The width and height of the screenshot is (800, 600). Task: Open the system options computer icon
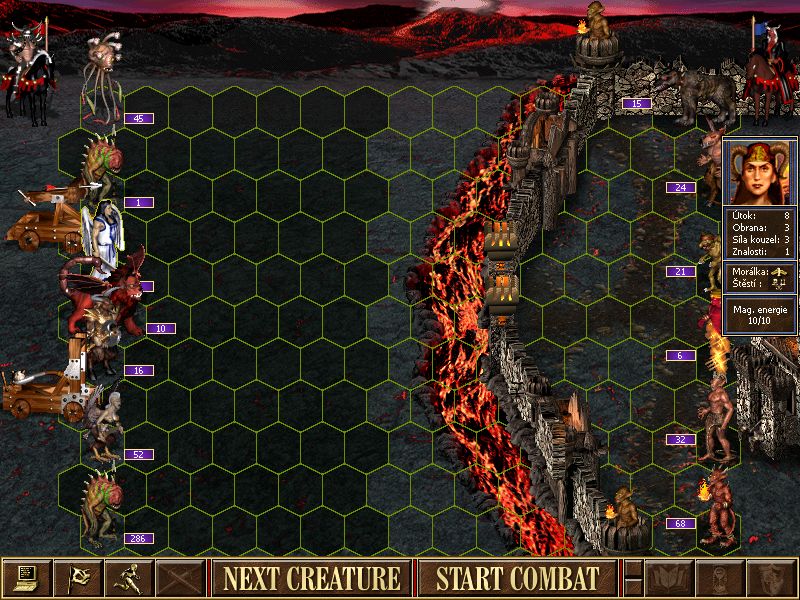coord(27,577)
